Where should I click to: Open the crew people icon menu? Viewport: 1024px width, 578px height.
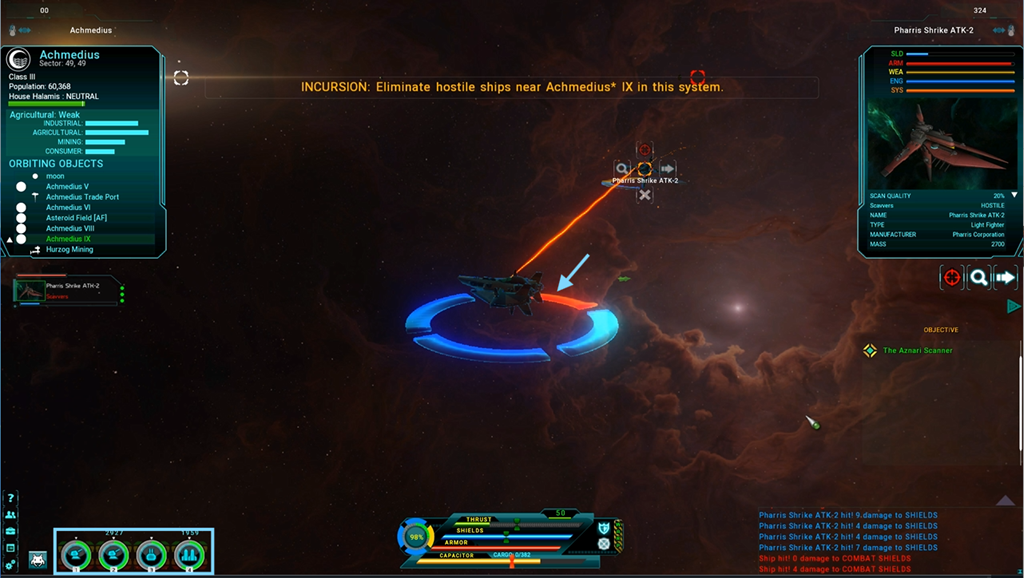click(x=11, y=514)
